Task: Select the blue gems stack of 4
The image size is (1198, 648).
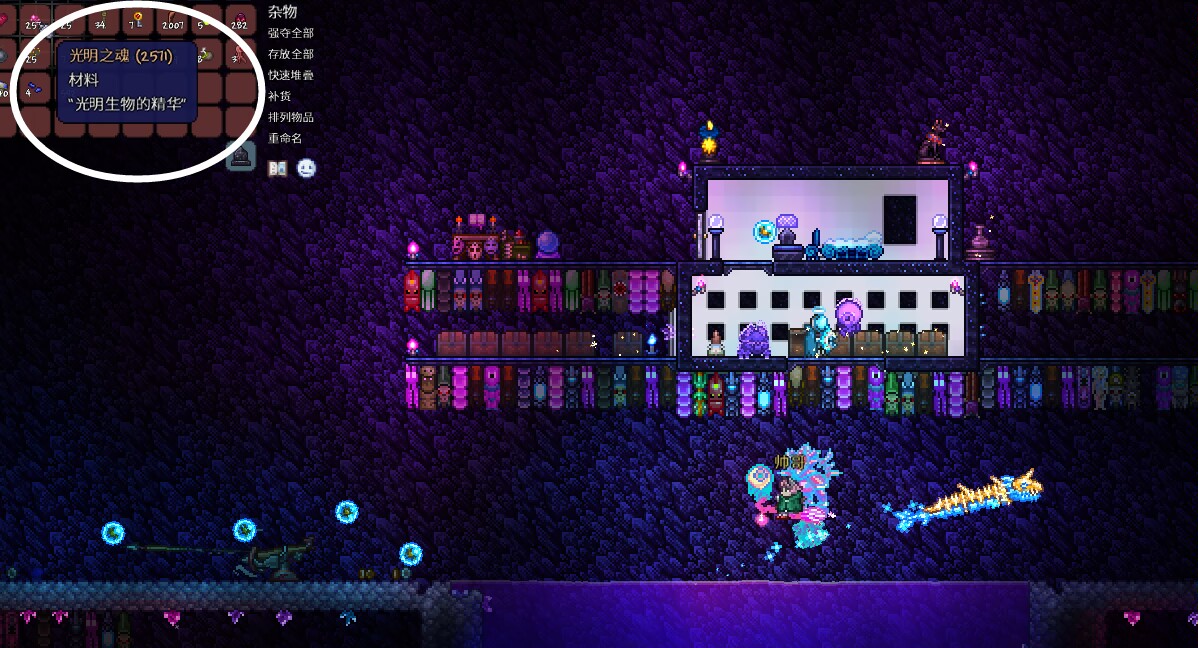Action: tap(36, 88)
